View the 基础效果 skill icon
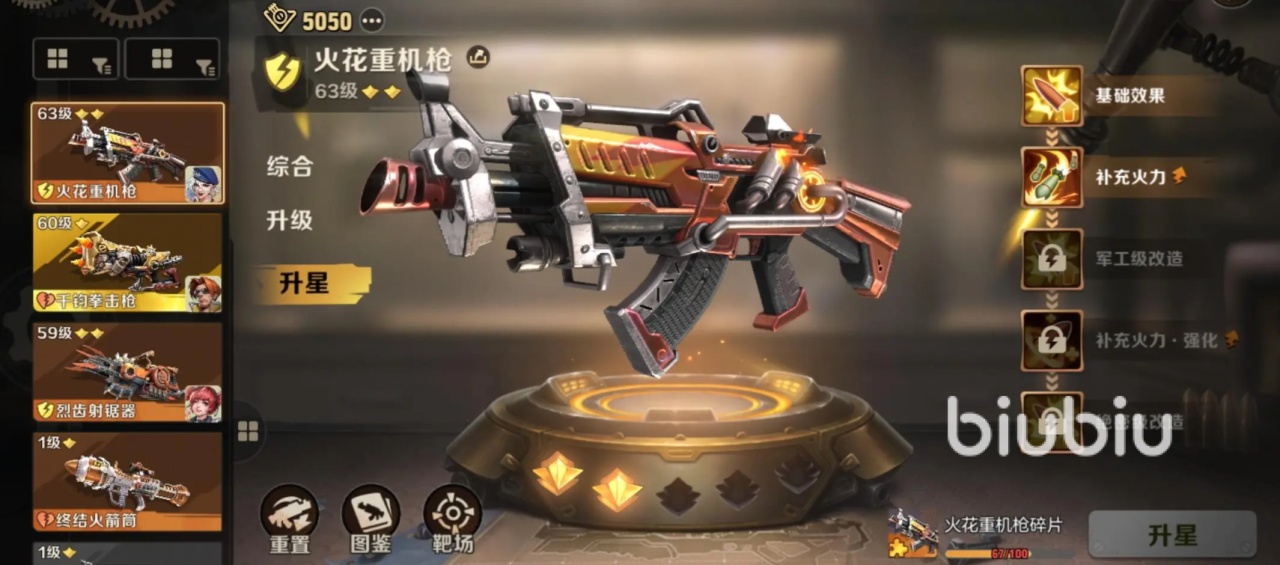 click(x=1052, y=96)
